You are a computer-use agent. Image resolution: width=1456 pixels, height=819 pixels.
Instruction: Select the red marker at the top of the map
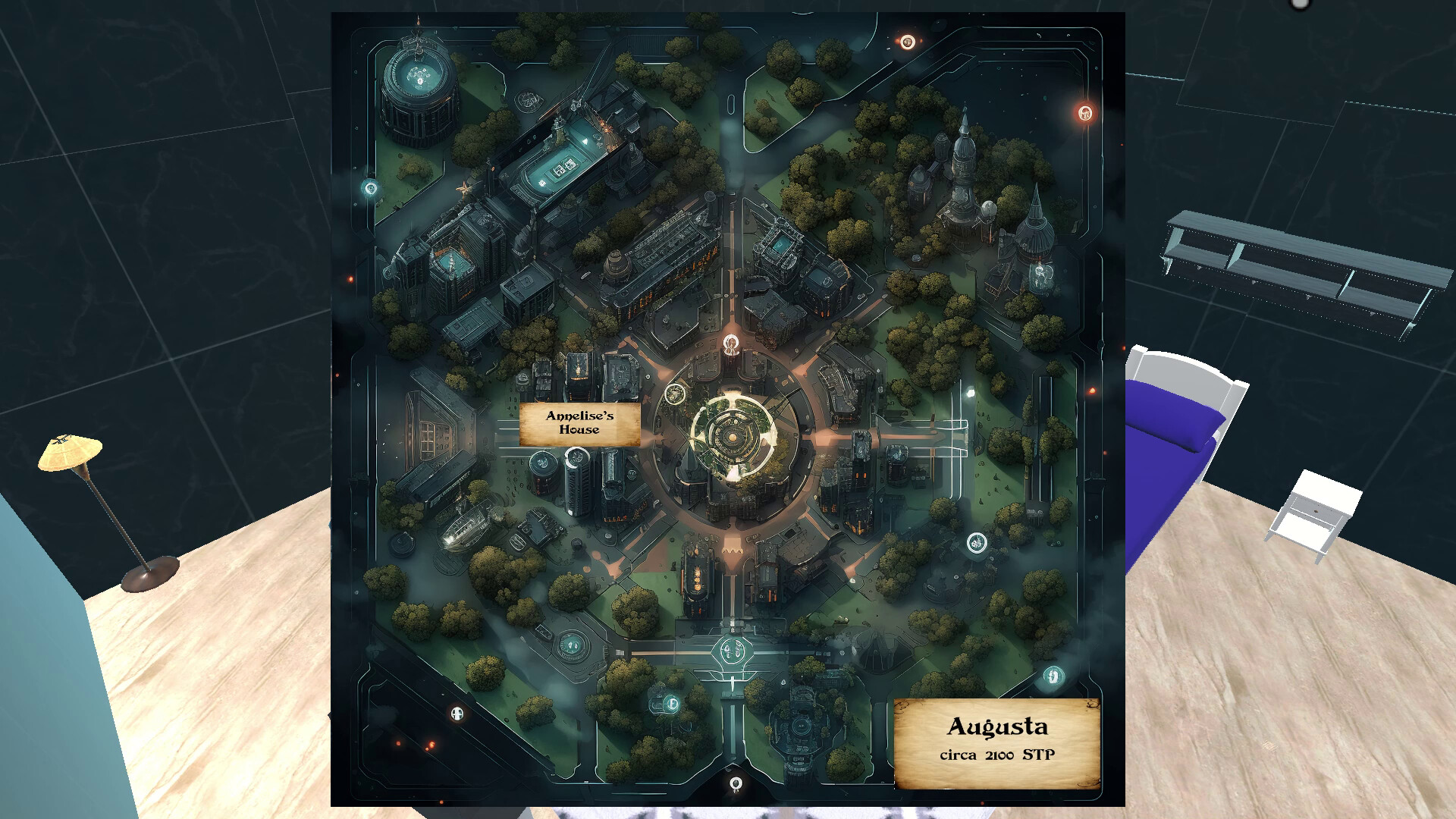coord(907,40)
